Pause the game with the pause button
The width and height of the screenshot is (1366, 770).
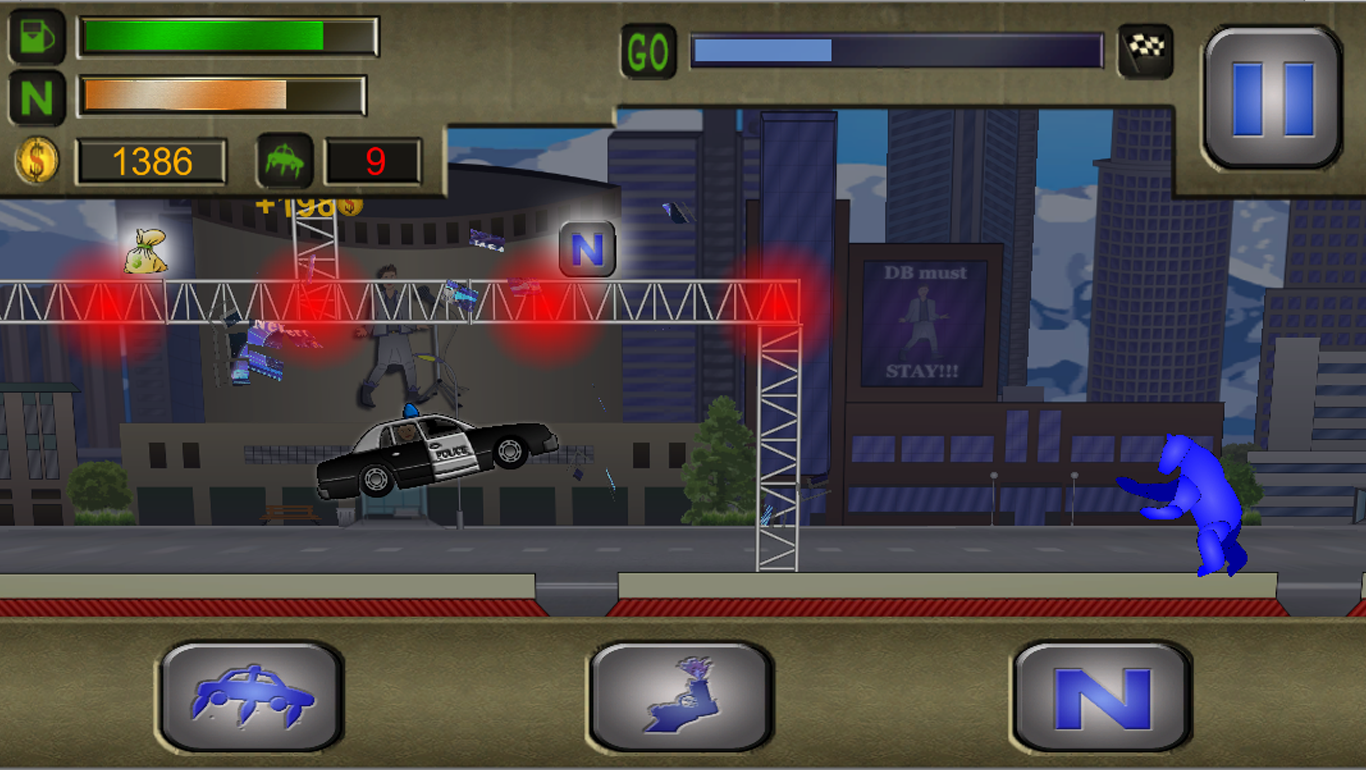point(1272,98)
